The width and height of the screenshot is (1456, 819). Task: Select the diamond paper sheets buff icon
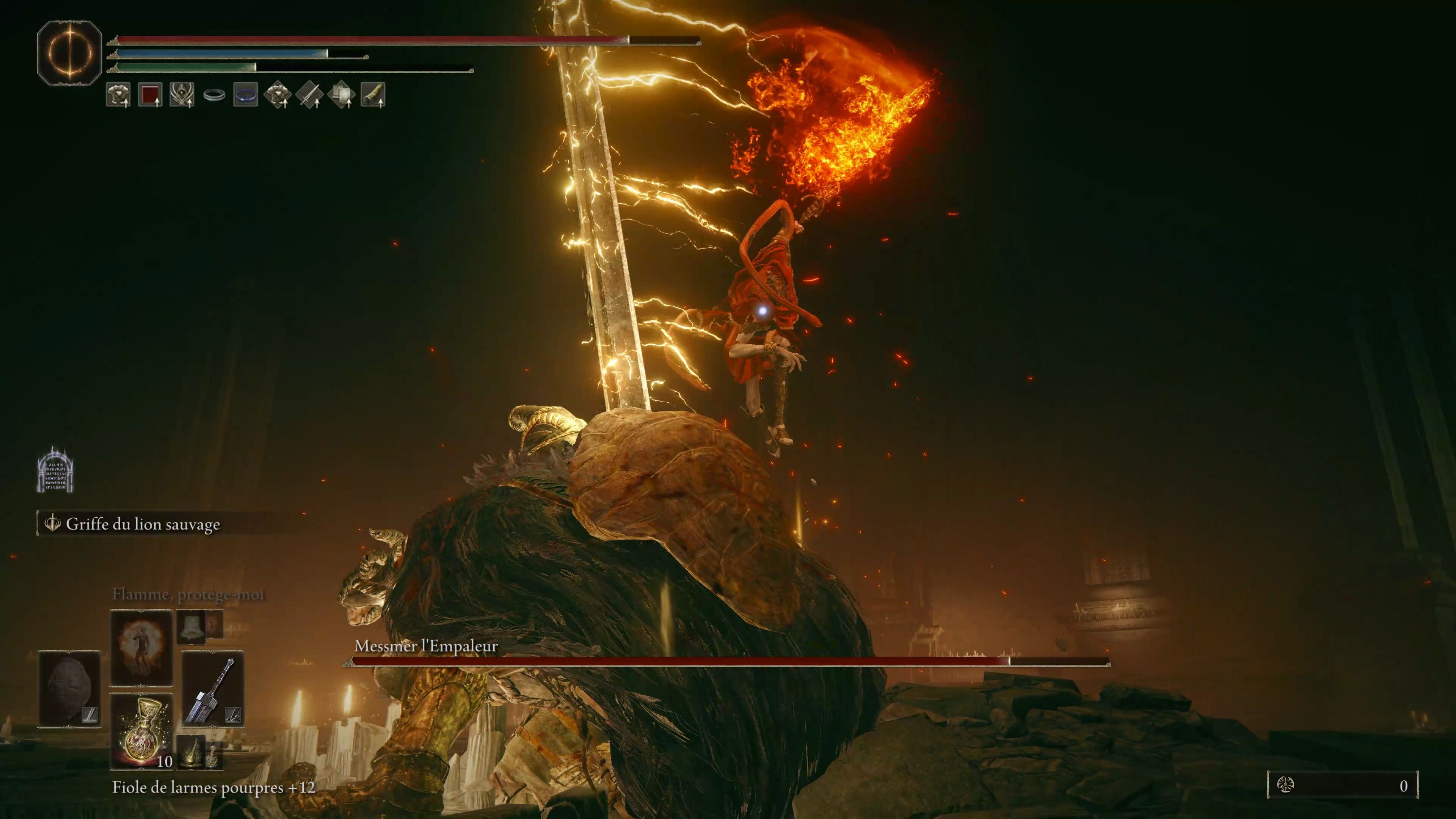(x=341, y=95)
